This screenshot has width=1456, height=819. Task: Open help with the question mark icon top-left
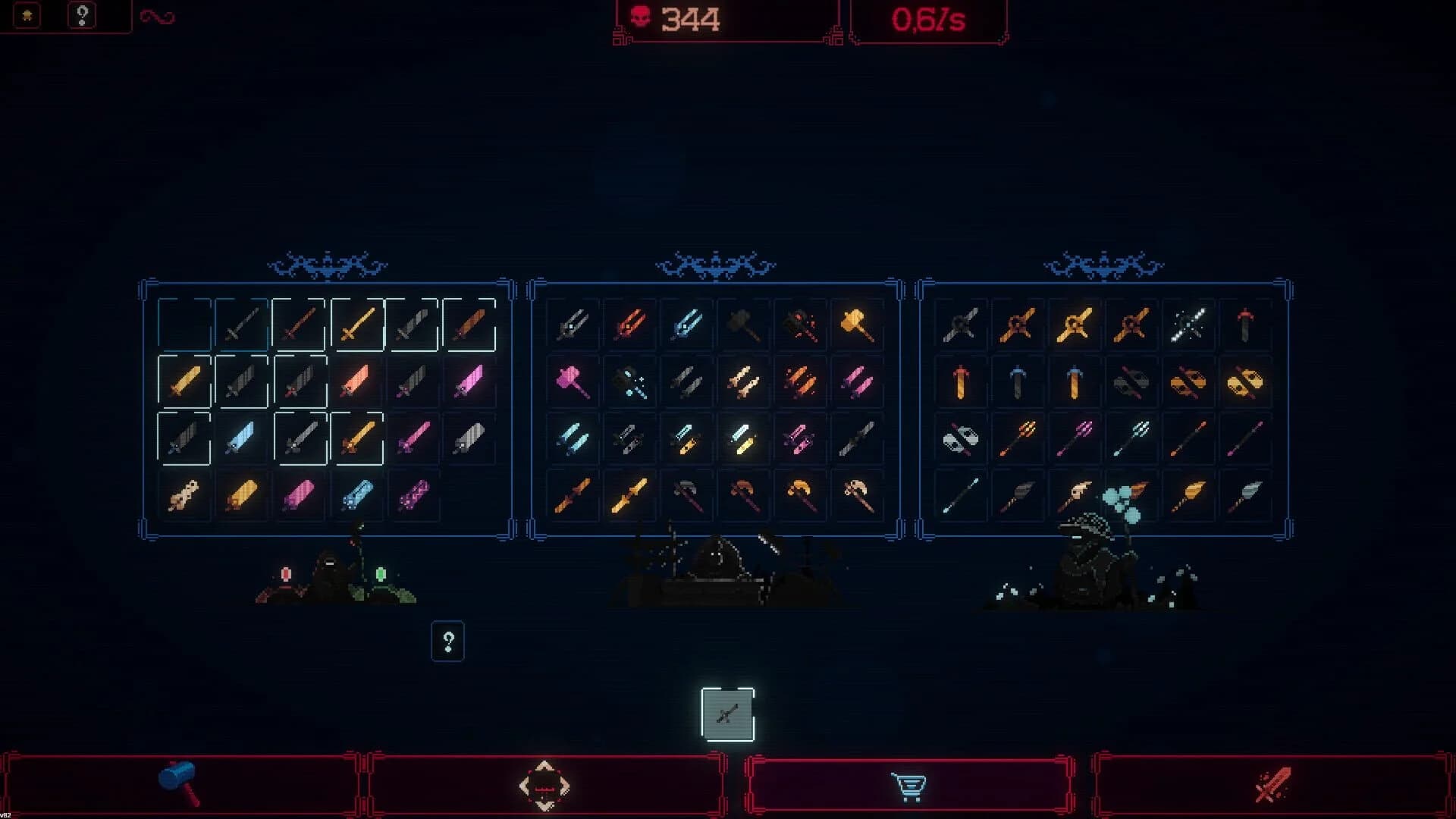[x=82, y=15]
